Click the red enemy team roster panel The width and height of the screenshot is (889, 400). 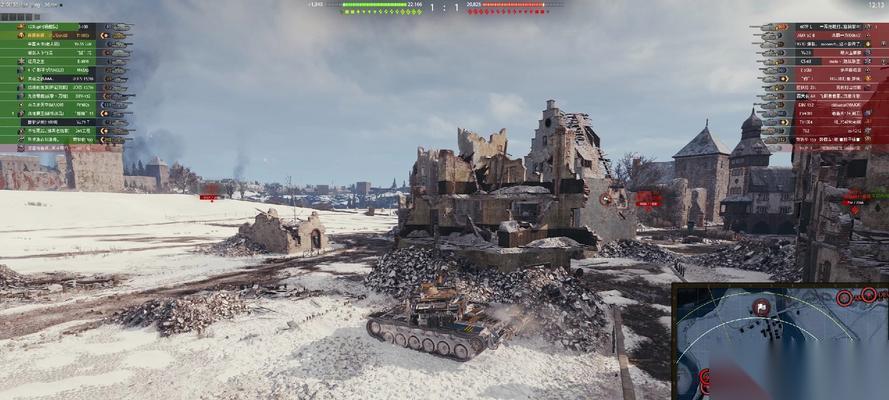pos(822,85)
